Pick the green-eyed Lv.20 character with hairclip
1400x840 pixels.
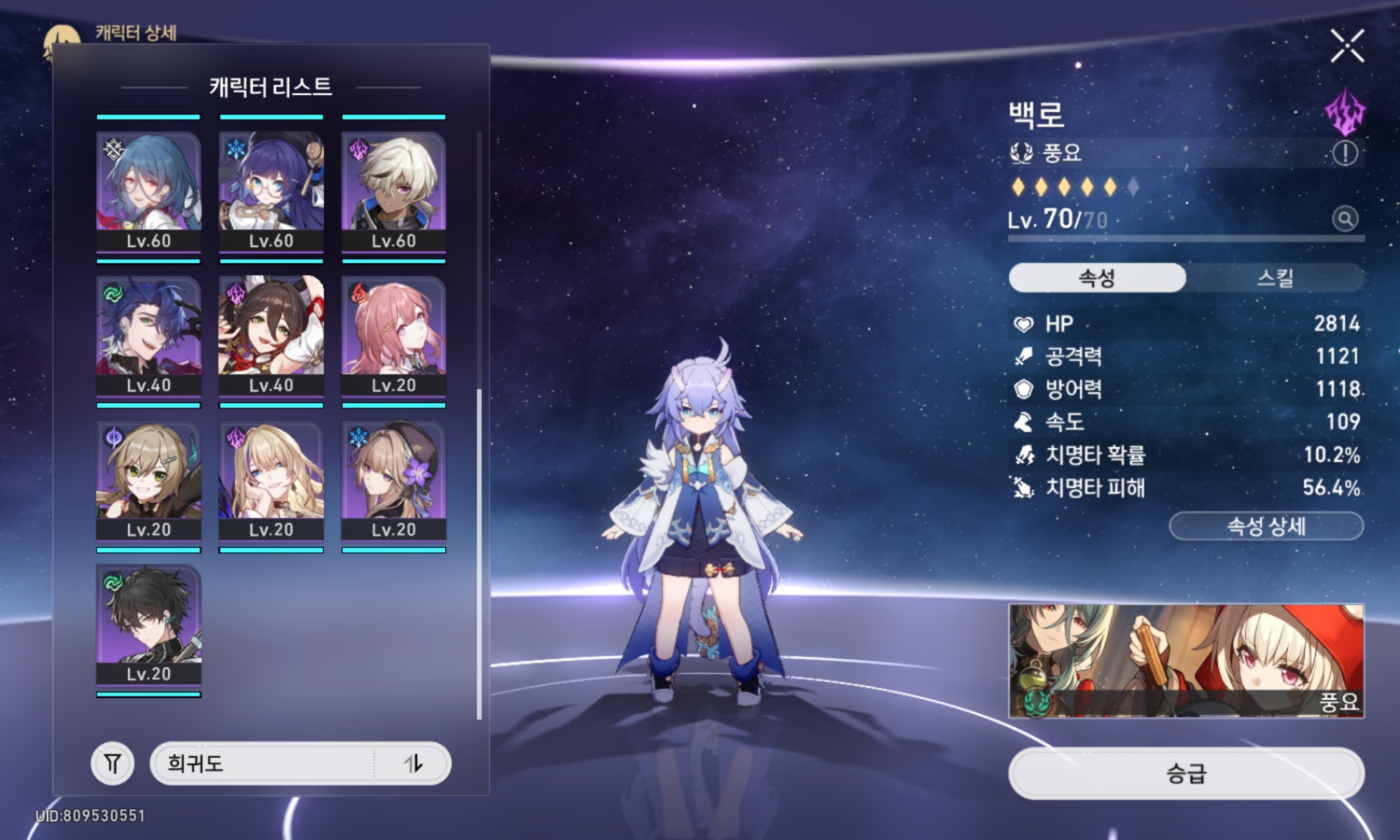pyautogui.click(x=148, y=480)
